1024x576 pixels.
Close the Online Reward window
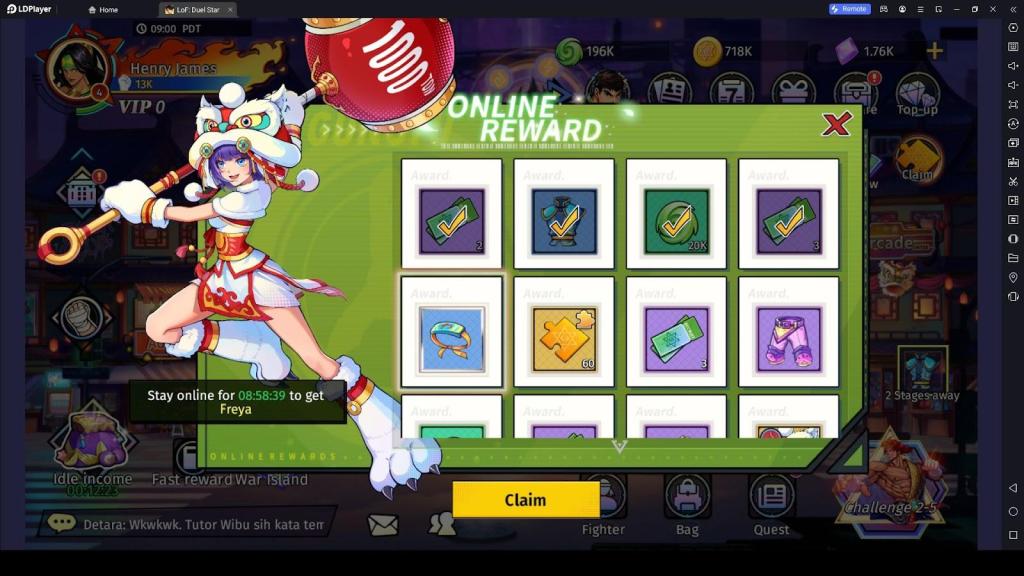836,124
